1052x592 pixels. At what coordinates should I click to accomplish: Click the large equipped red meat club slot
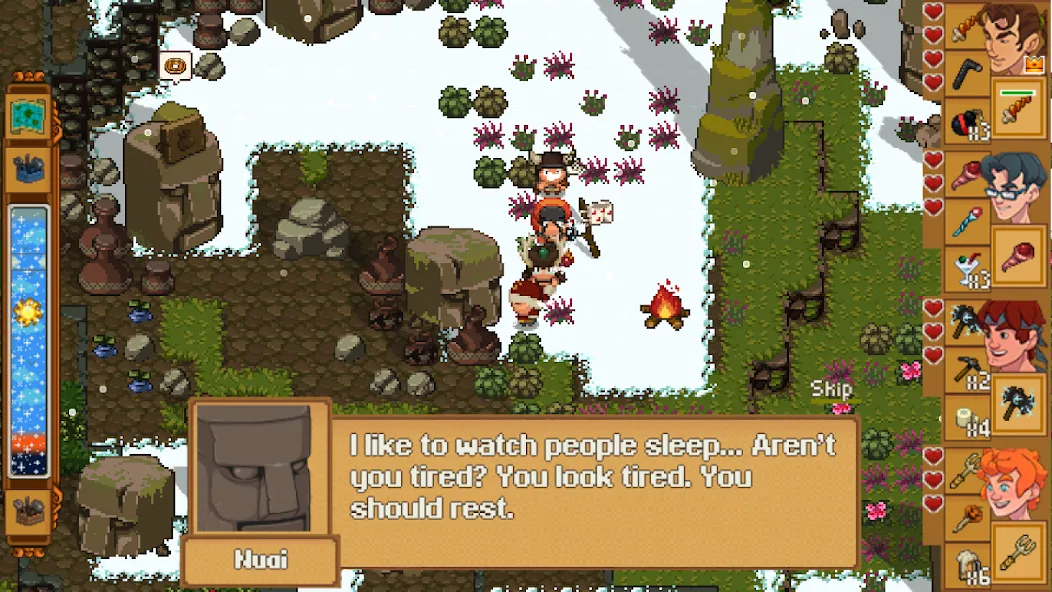click(x=1018, y=254)
